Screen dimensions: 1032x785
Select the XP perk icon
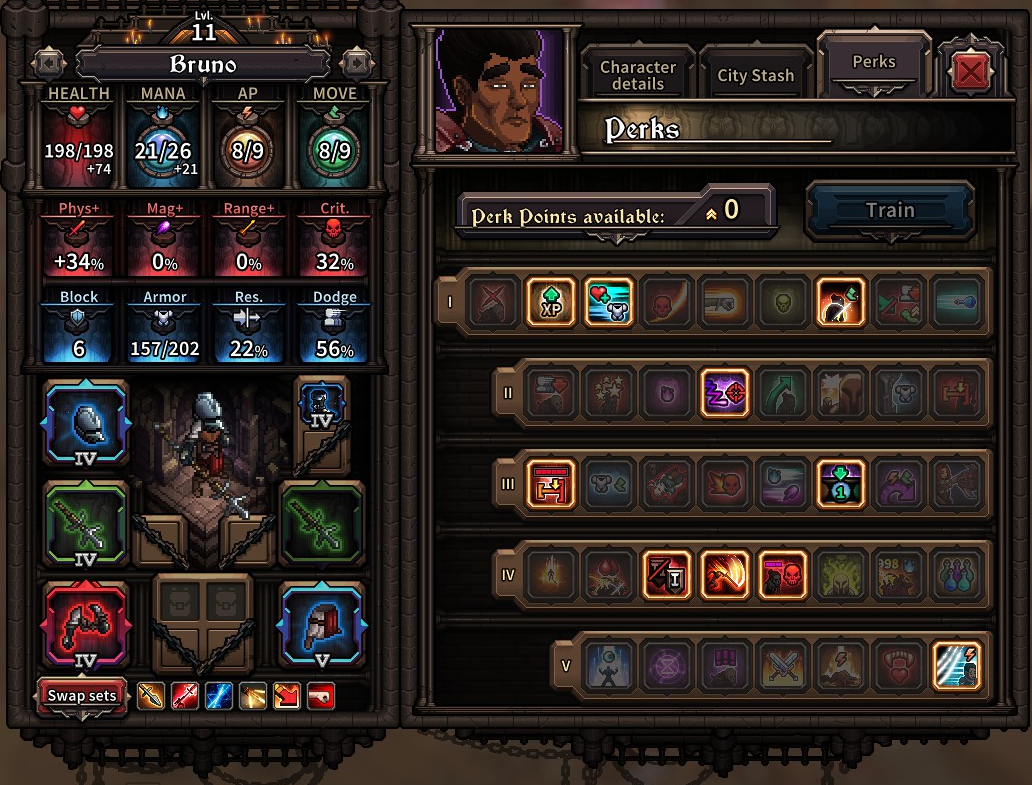pos(551,303)
